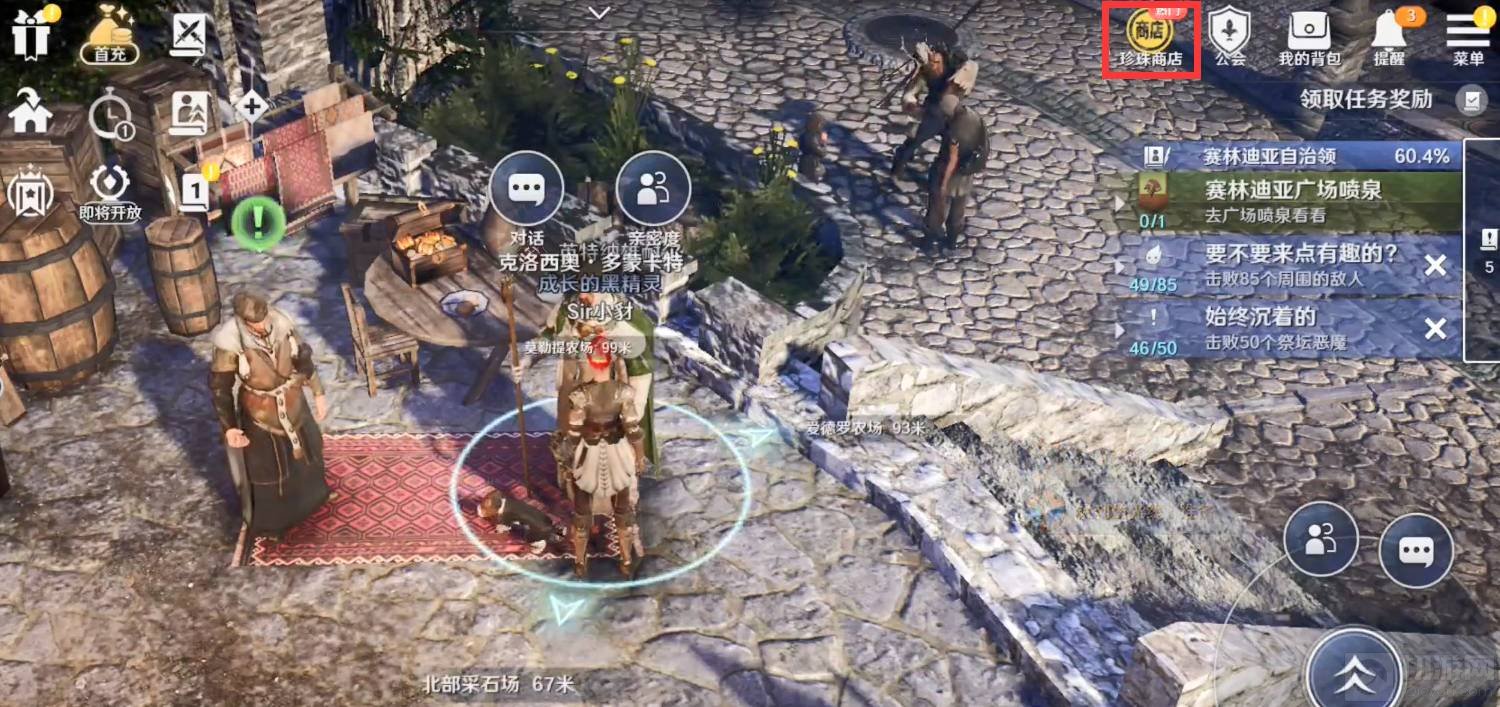Open the numbered book with alert badge
Viewport: 1500px width, 707px height.
click(x=195, y=190)
